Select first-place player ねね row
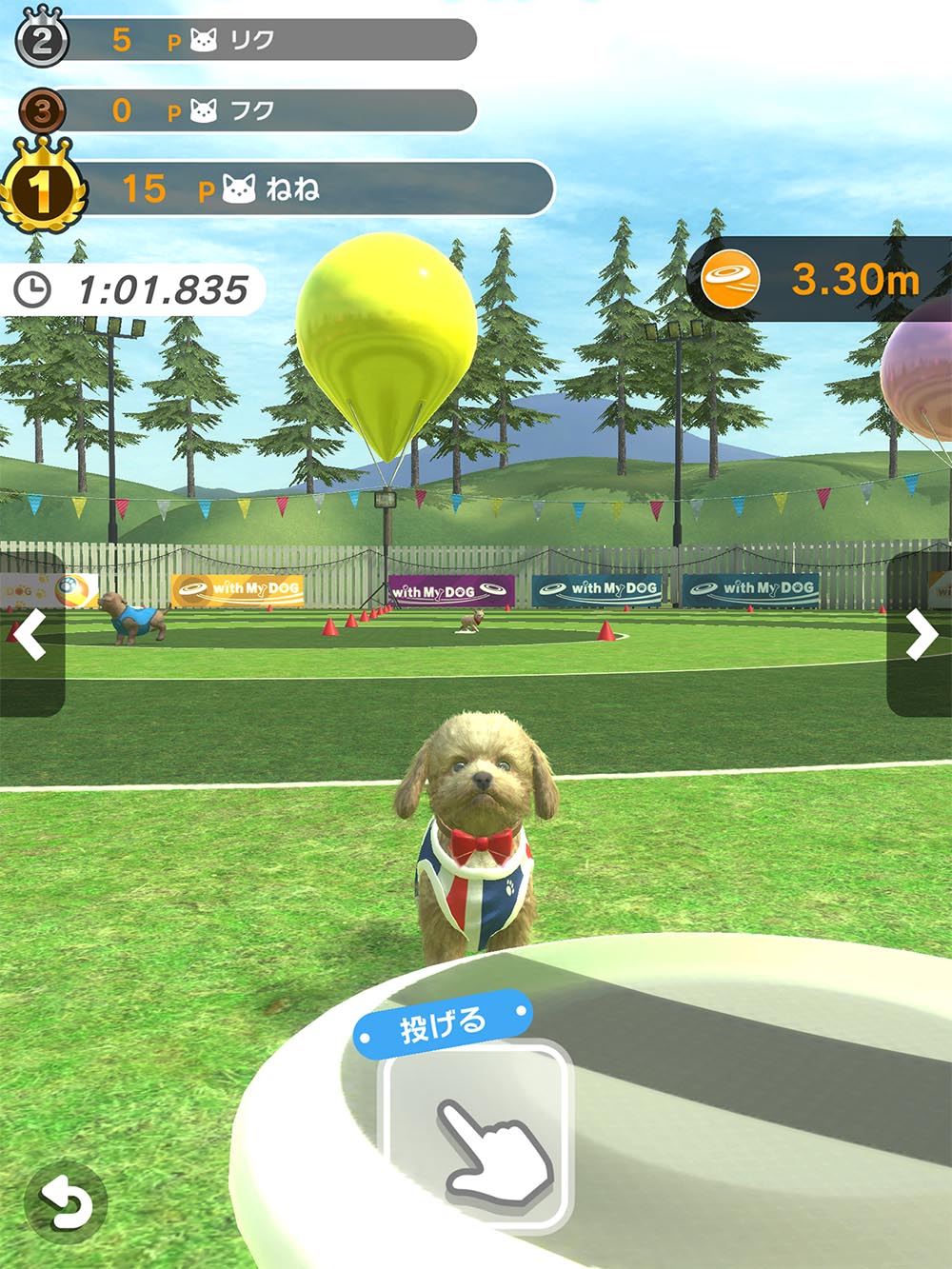Image resolution: width=952 pixels, height=1269 pixels. coord(286,188)
